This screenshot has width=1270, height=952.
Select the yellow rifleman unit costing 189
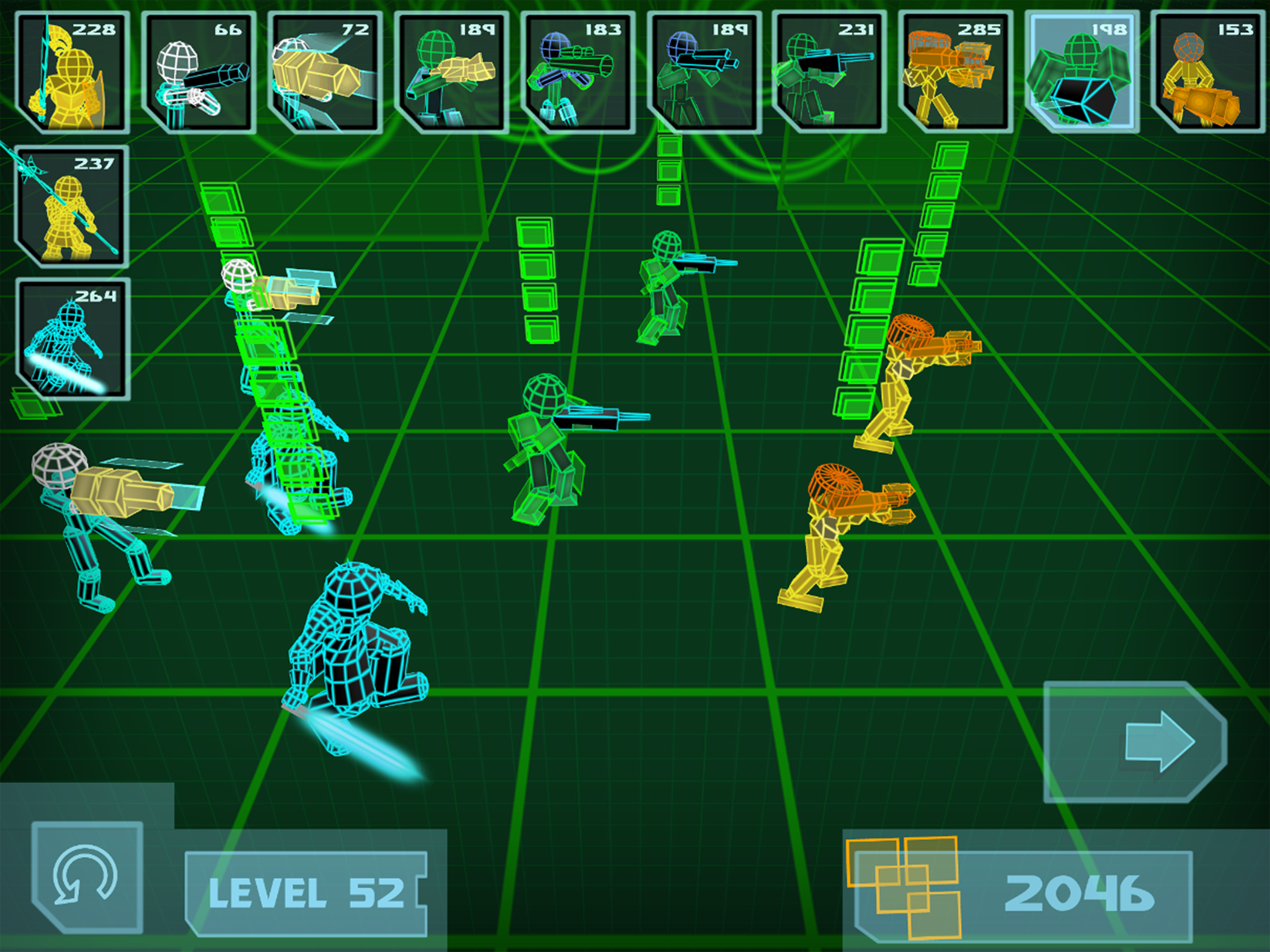453,71
